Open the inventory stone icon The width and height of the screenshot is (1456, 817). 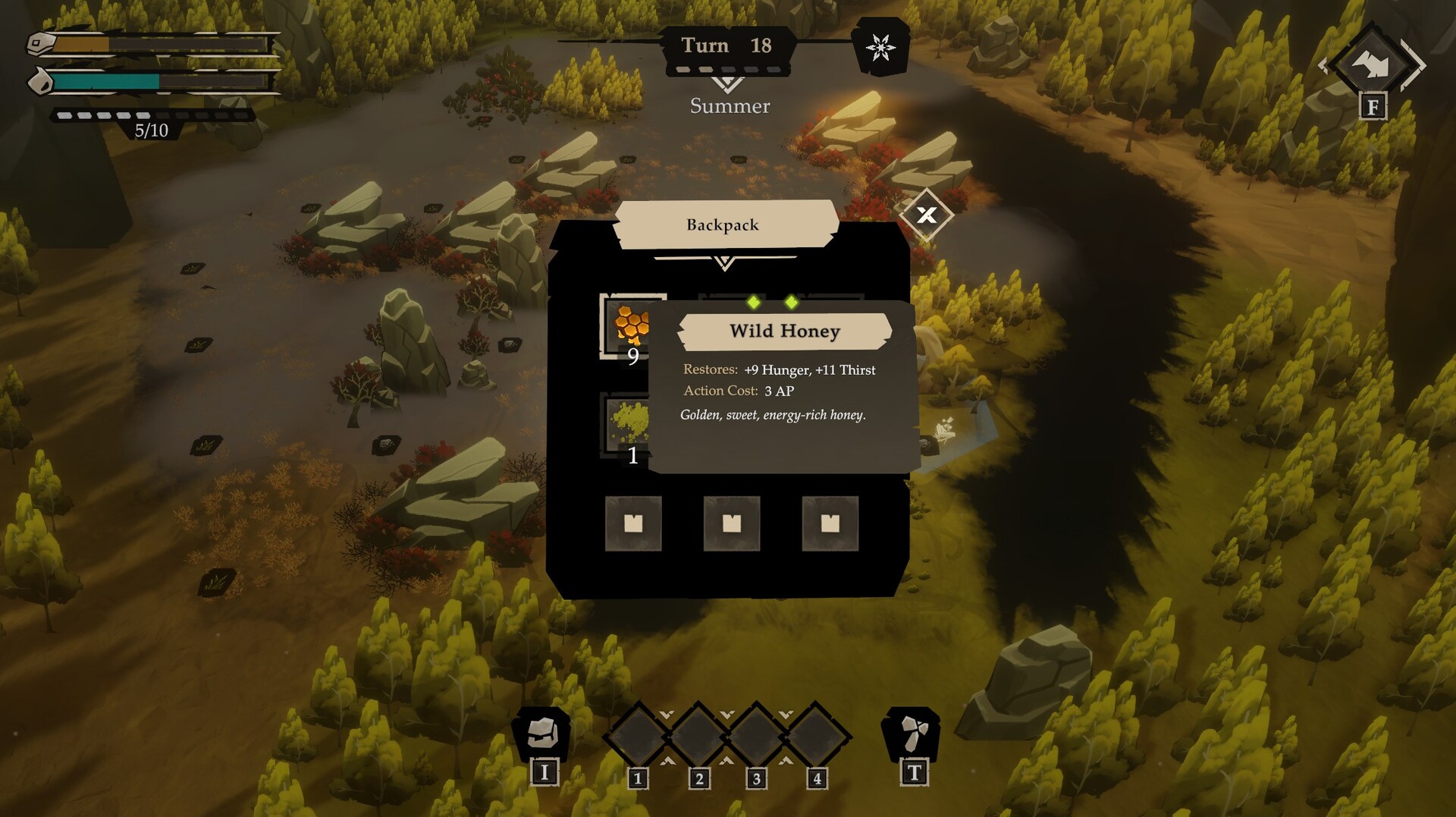542,733
